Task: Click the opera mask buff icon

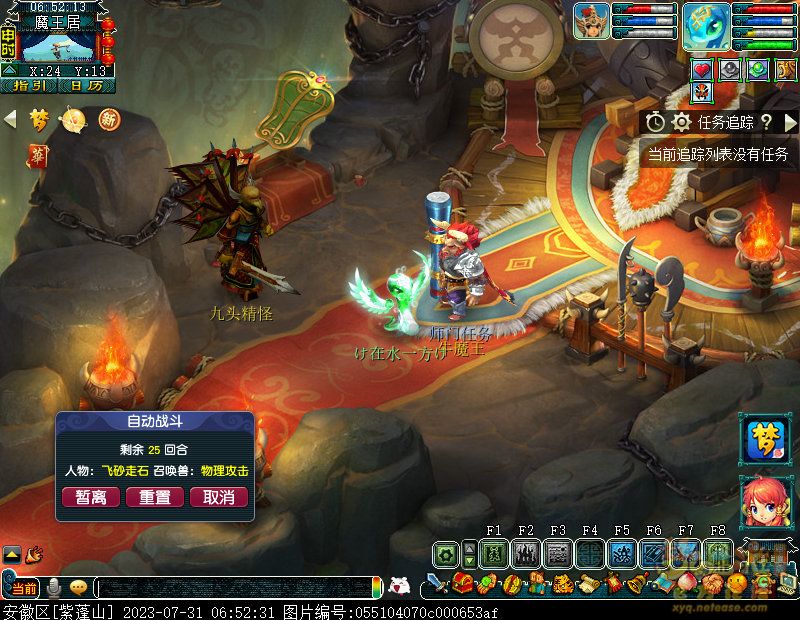Action: tap(702, 92)
